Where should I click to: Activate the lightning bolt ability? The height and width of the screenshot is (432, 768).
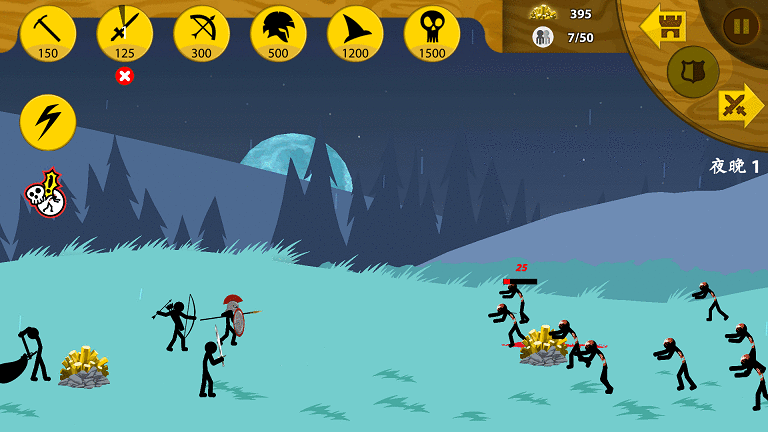point(48,122)
